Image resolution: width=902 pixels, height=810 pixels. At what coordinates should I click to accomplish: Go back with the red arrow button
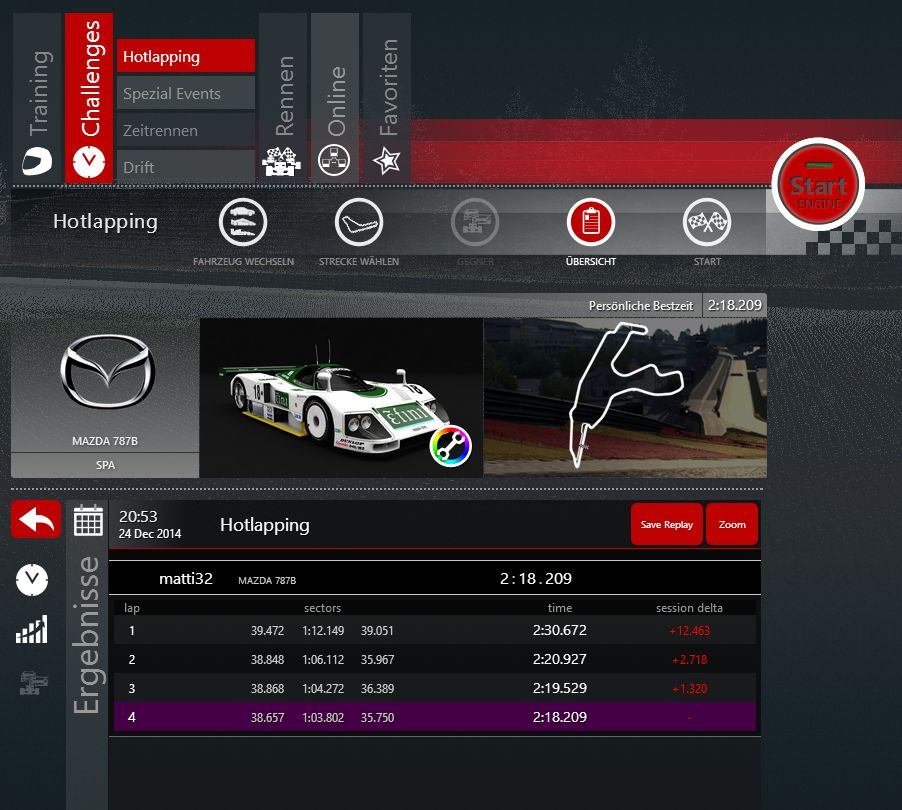[x=36, y=520]
